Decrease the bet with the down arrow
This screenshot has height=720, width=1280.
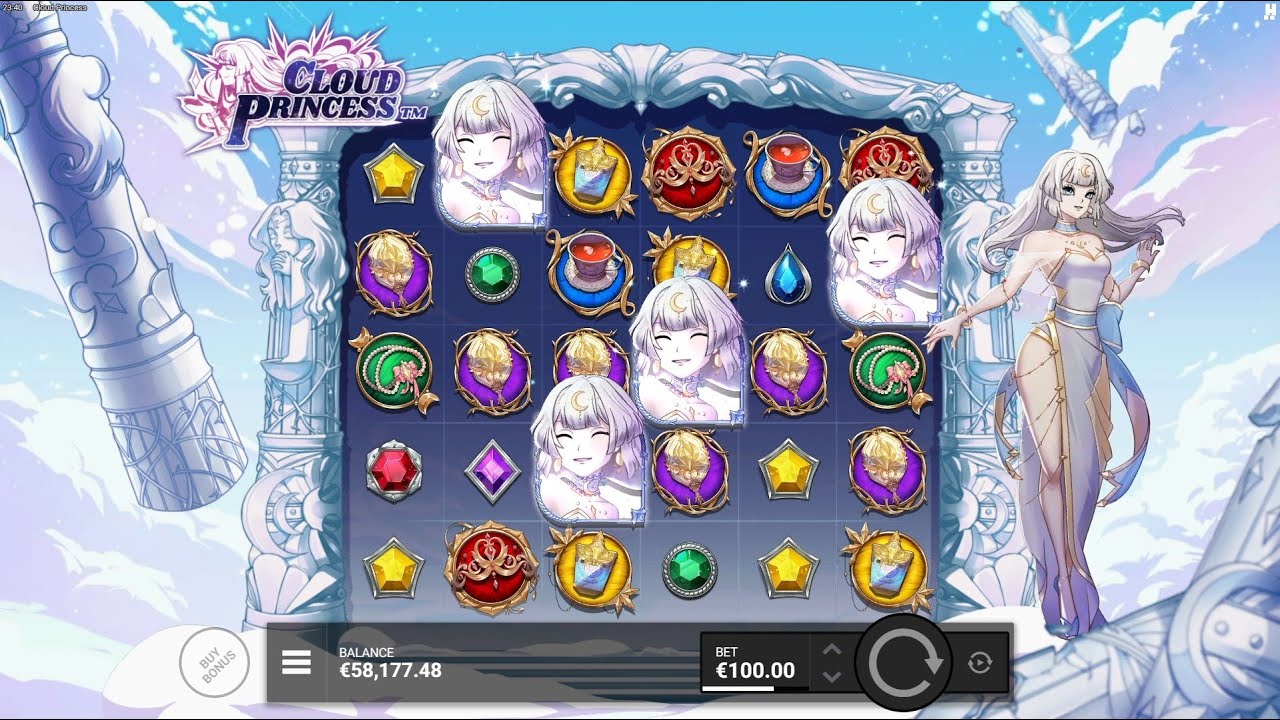[831, 678]
